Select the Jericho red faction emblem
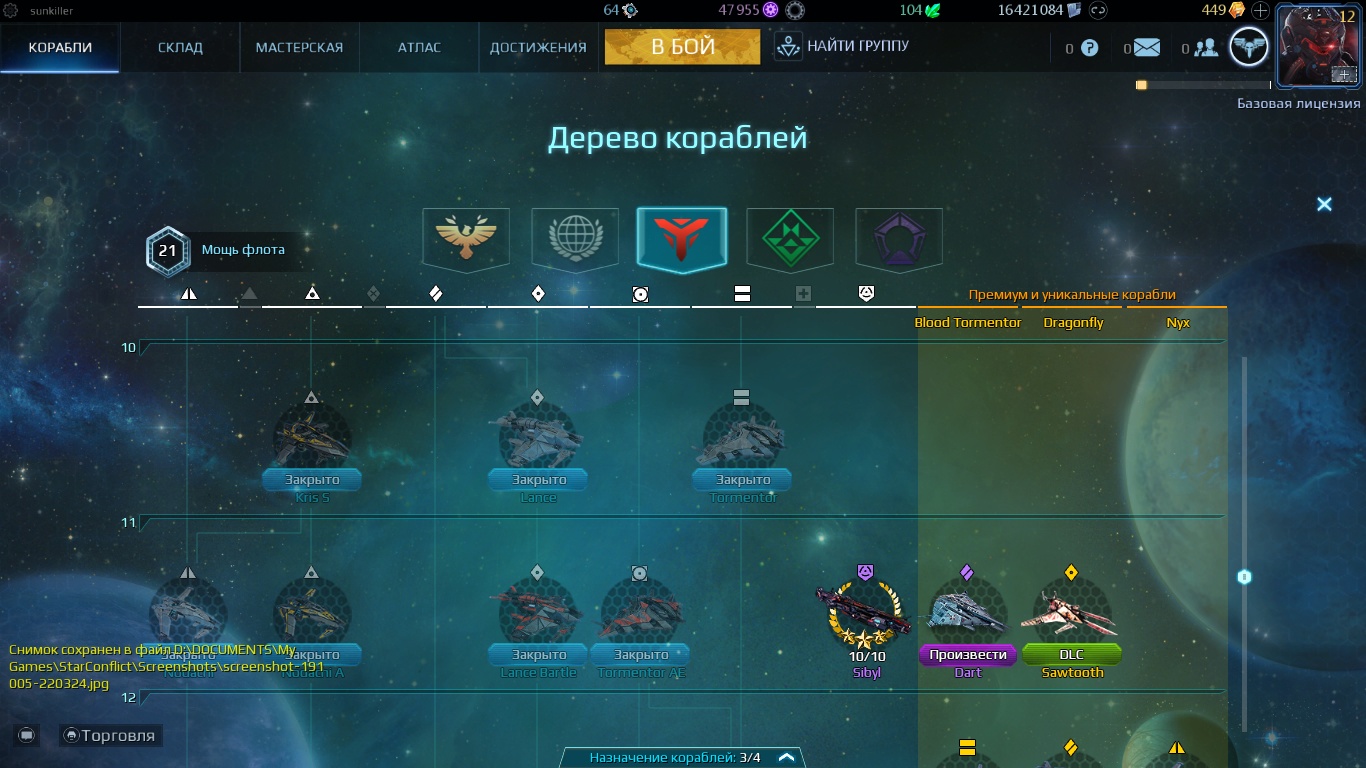Screen dimensions: 1366x768 (x=682, y=237)
